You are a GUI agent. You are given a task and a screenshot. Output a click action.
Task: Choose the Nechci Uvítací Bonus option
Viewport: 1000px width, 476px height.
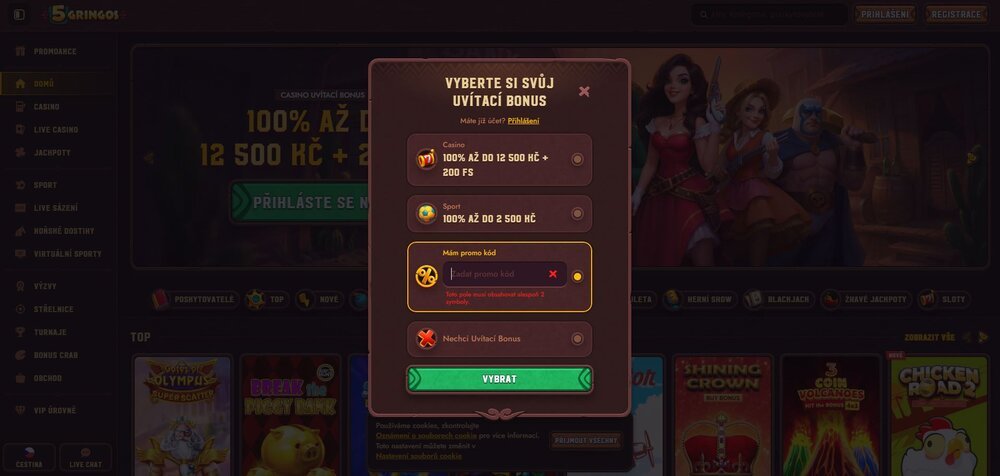(577, 339)
